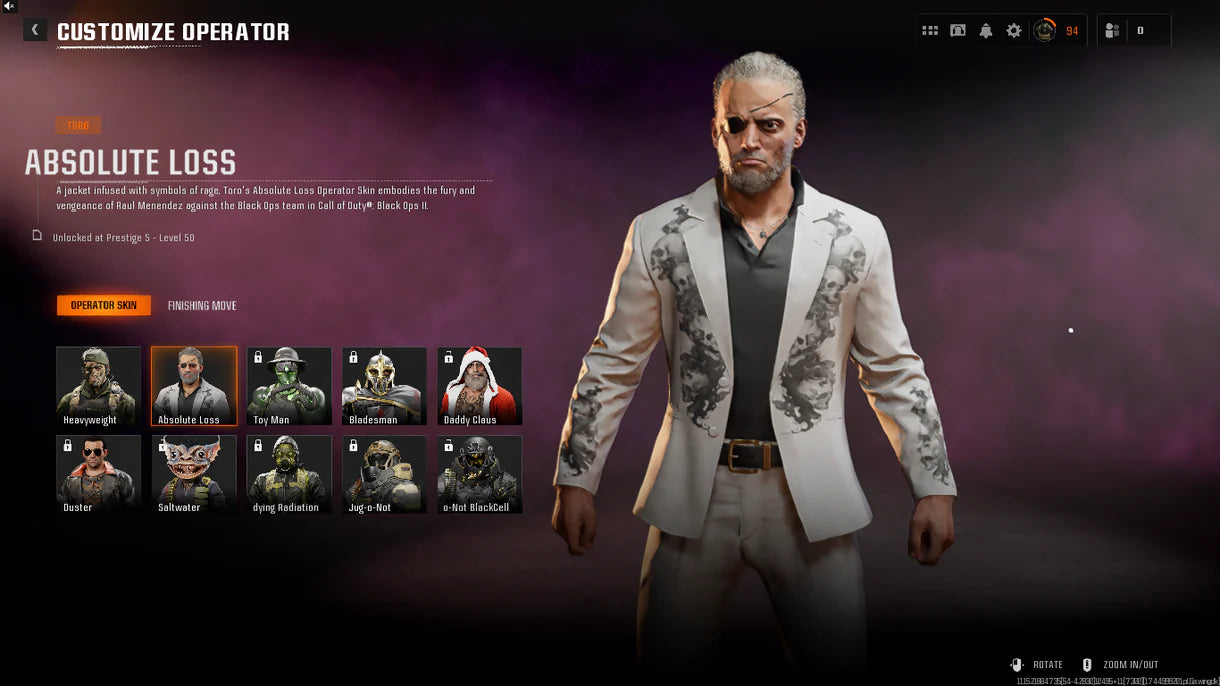Pick the Jug-o-Not BlackCell skin
Viewport: 1220px width, 686px height.
coord(479,474)
